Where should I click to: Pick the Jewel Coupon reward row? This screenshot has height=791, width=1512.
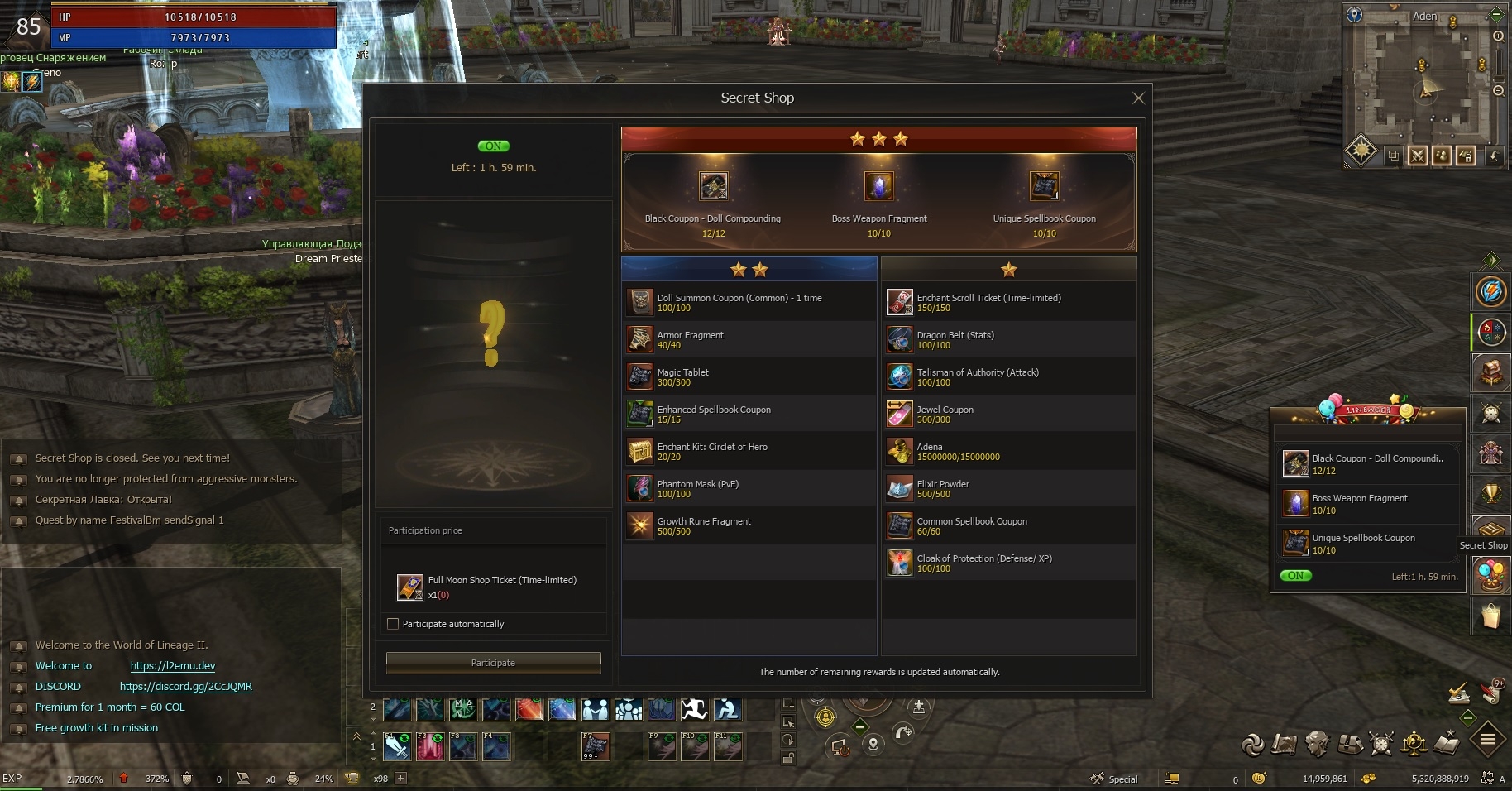[1008, 414]
